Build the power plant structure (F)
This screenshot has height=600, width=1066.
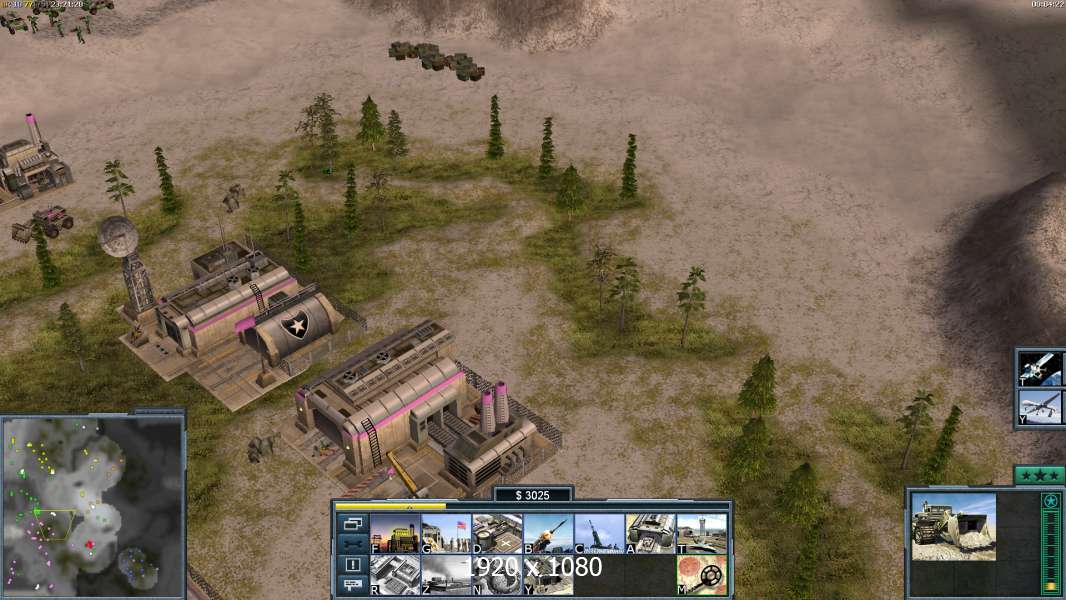click(395, 534)
